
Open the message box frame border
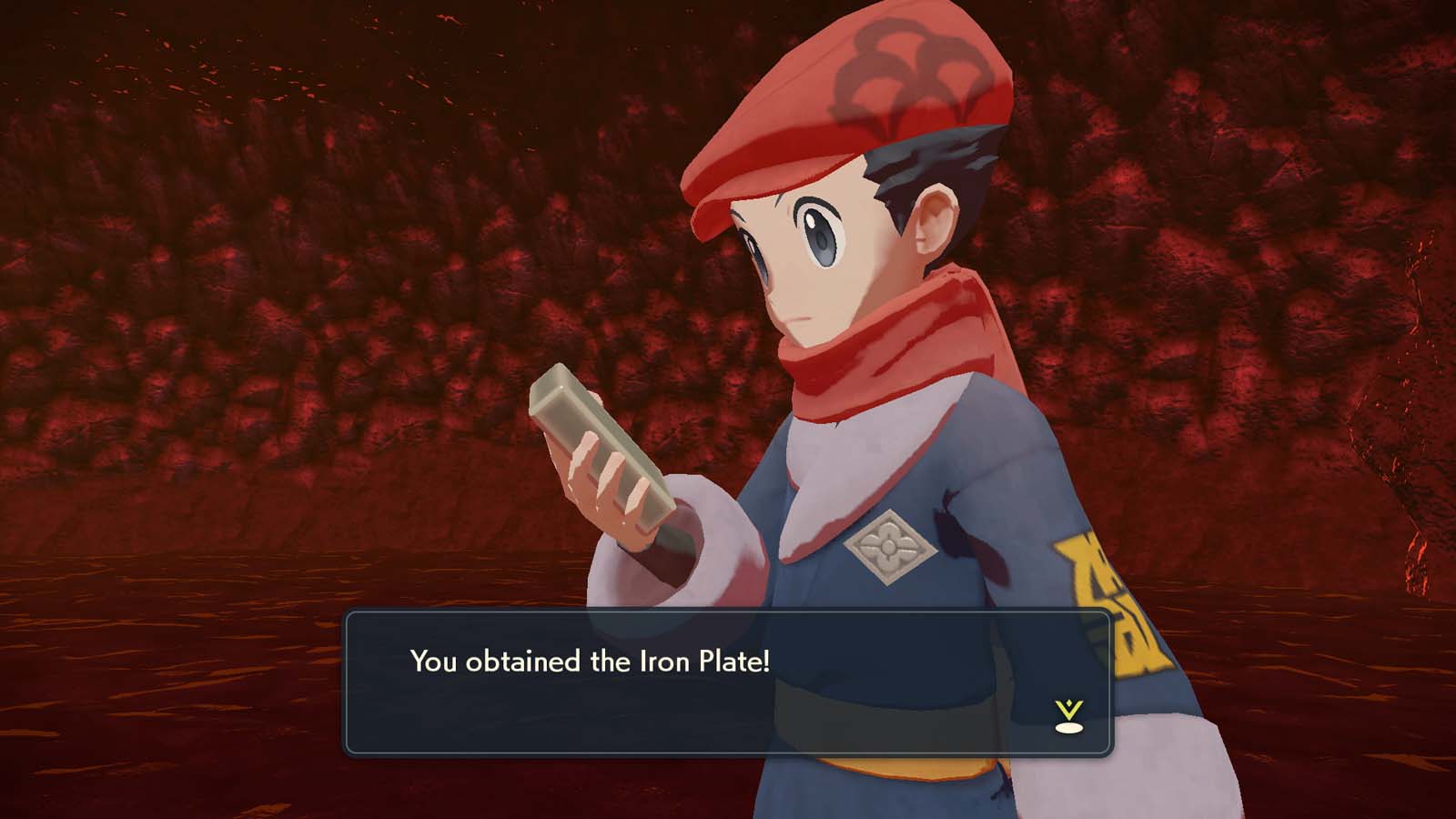coord(728,617)
